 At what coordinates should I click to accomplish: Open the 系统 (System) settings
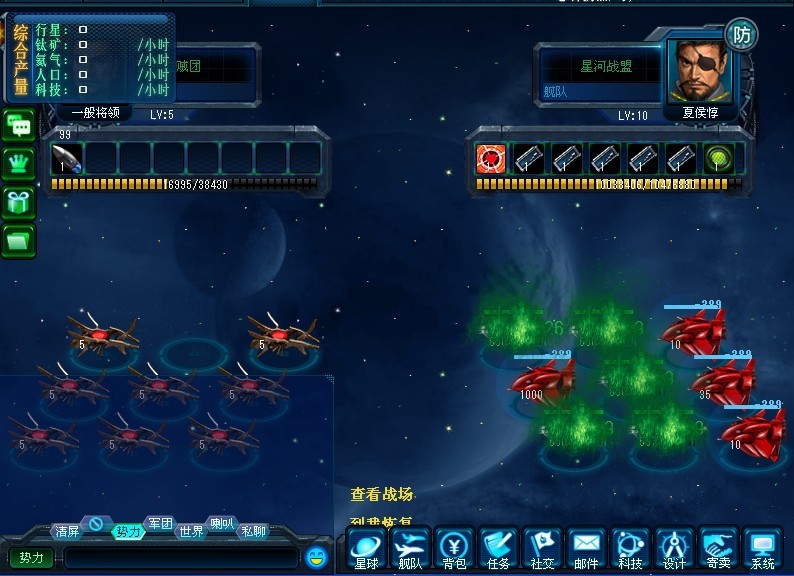click(763, 550)
